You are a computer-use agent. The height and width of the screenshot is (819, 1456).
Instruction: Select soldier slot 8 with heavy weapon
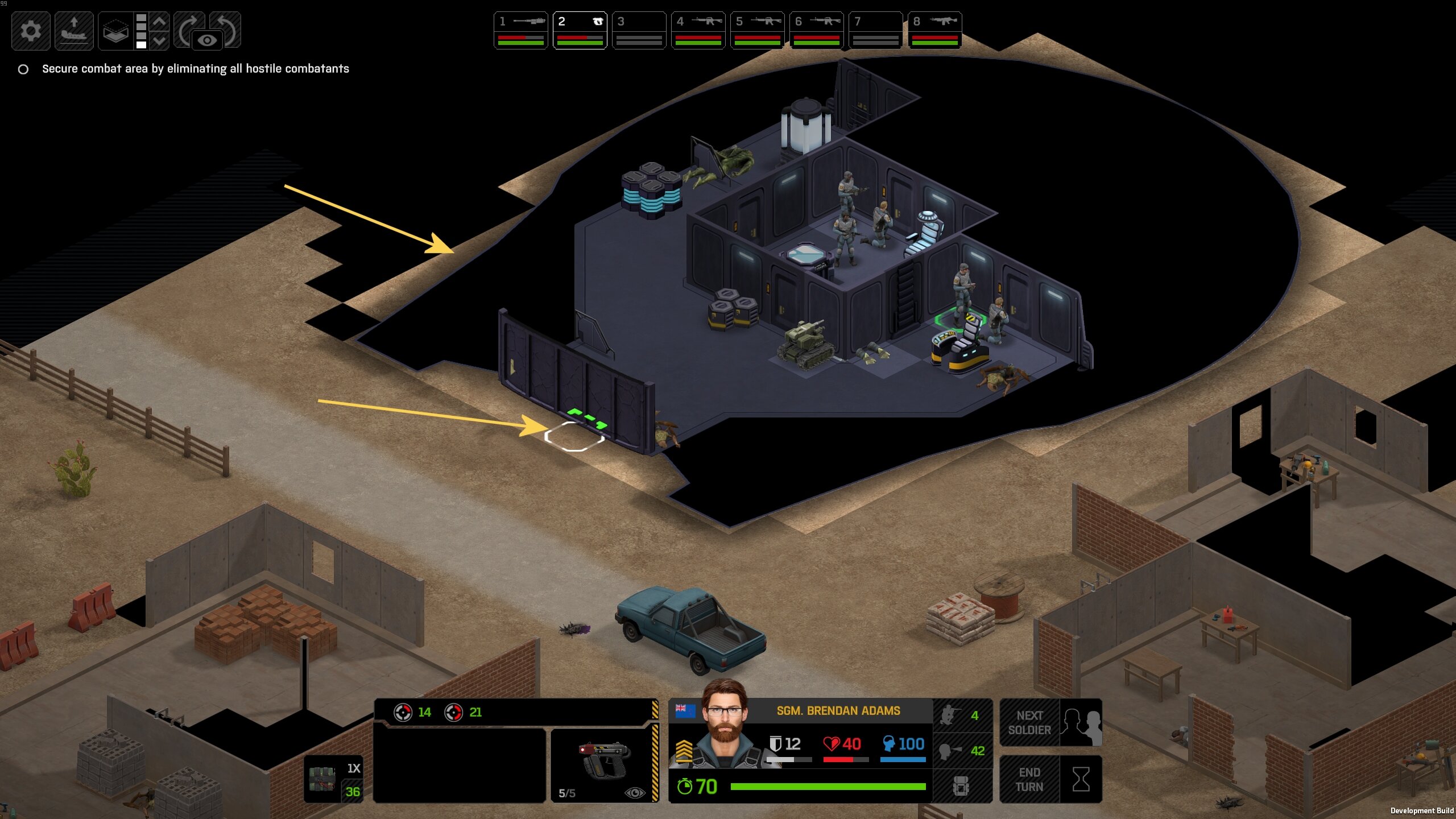point(934,30)
